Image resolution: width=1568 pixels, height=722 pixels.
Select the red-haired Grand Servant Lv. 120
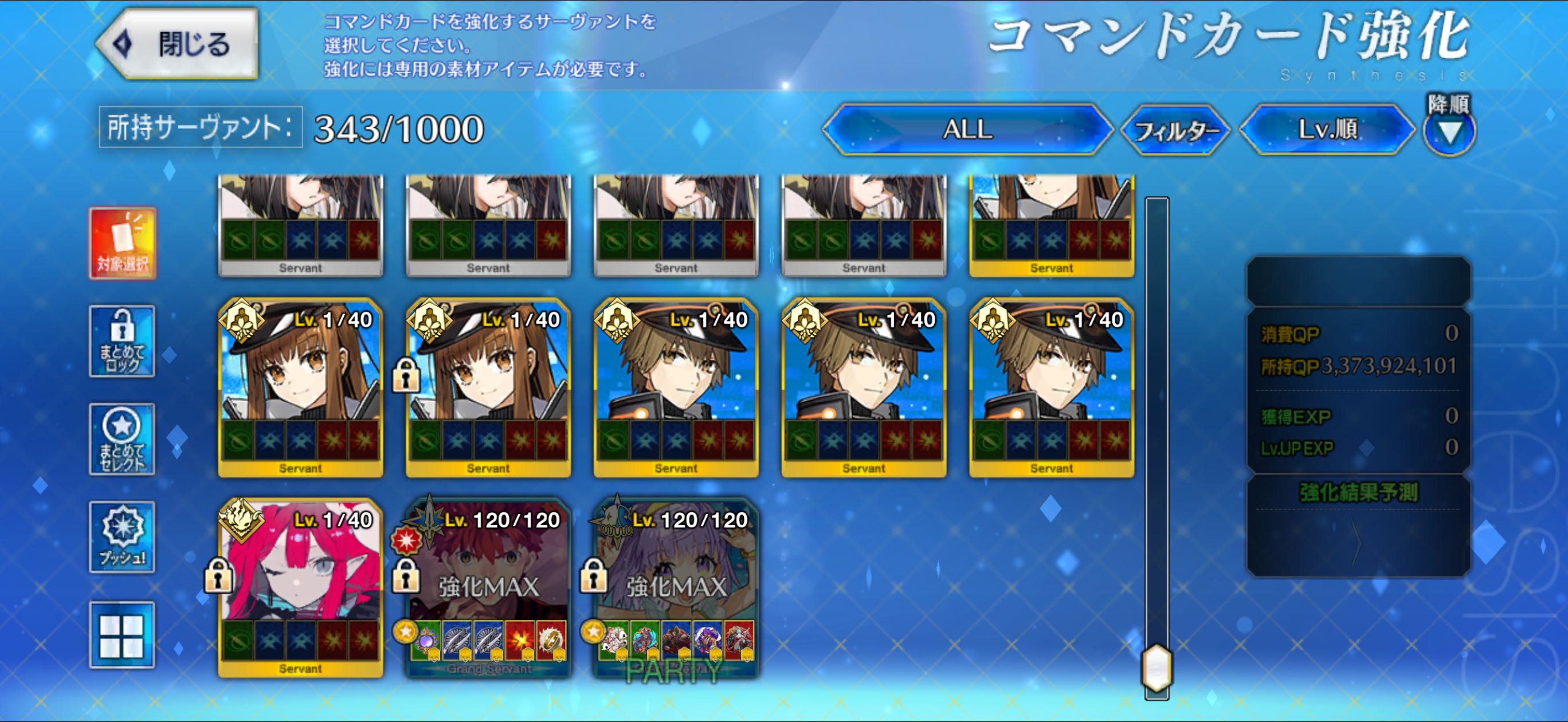pyautogui.click(x=488, y=587)
